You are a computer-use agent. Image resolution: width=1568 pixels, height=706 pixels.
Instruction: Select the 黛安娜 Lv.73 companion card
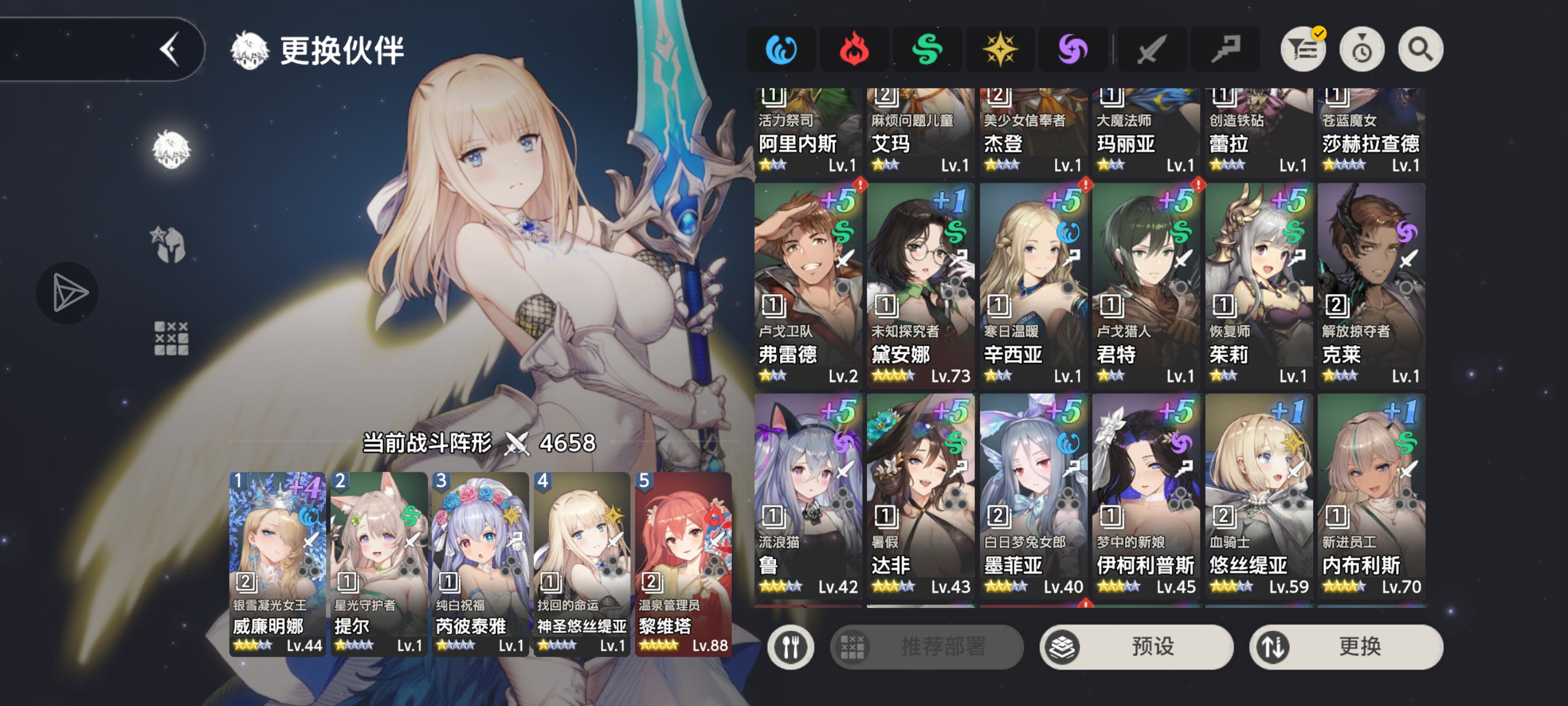click(920, 285)
